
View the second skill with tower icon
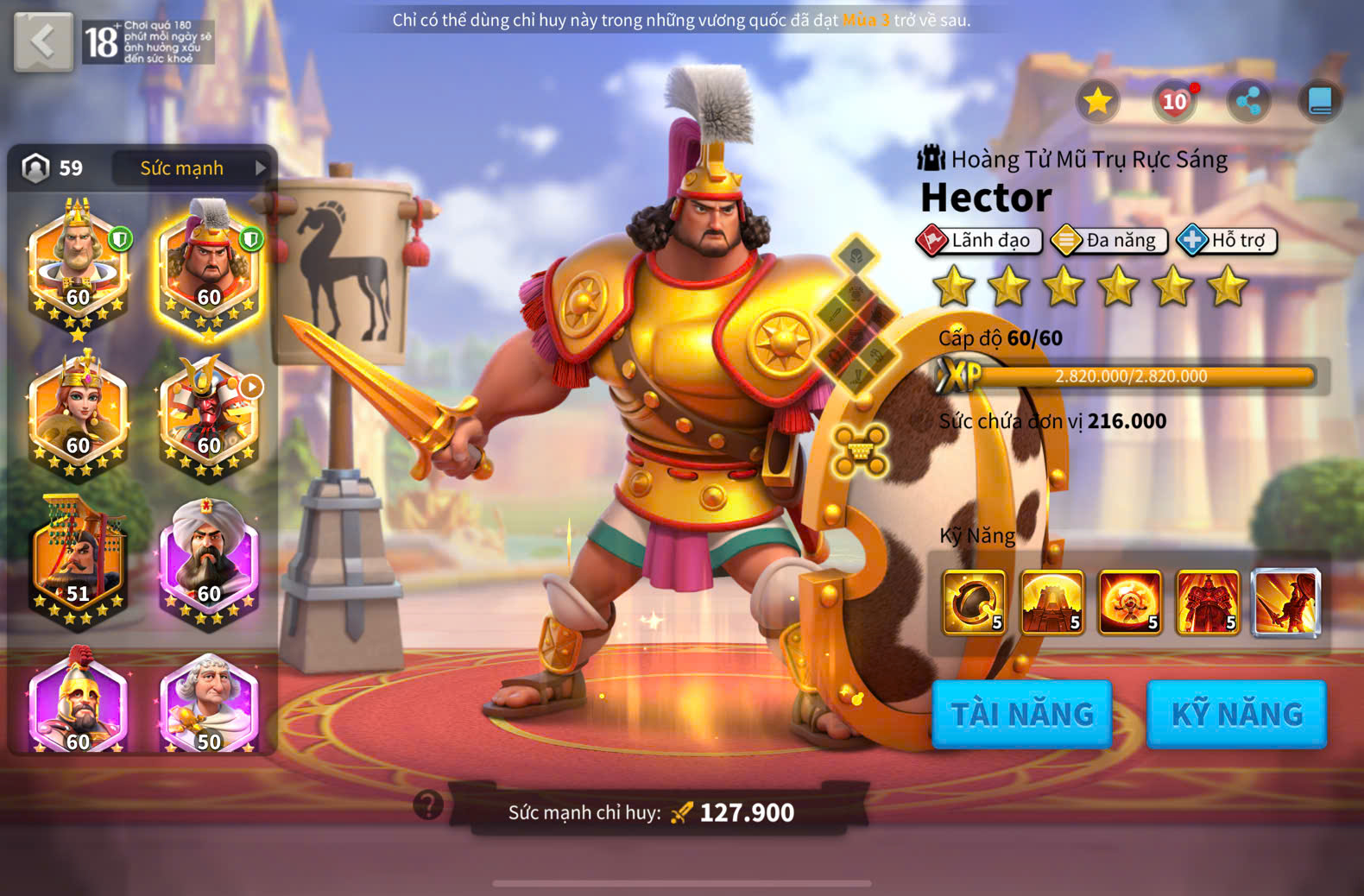click(1052, 603)
